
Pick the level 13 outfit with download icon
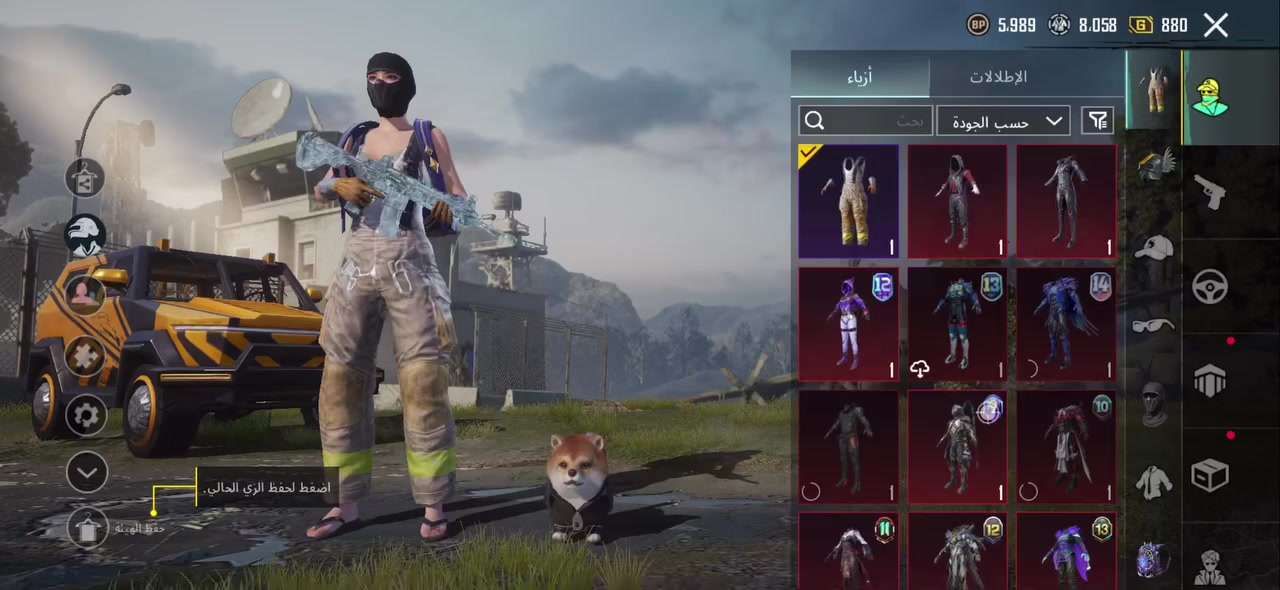(x=957, y=324)
